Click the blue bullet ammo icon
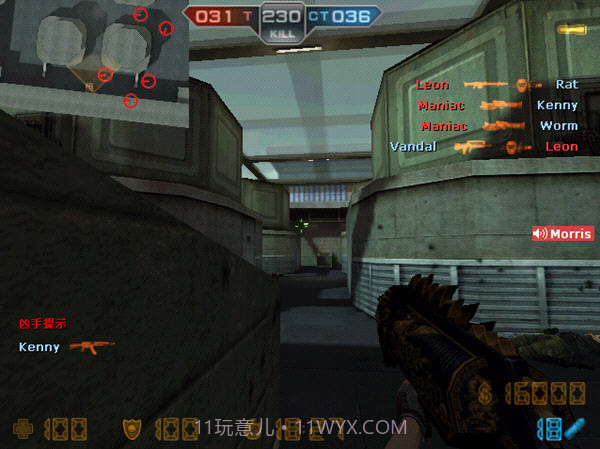Image resolution: width=600 pixels, height=449 pixels. point(572,428)
